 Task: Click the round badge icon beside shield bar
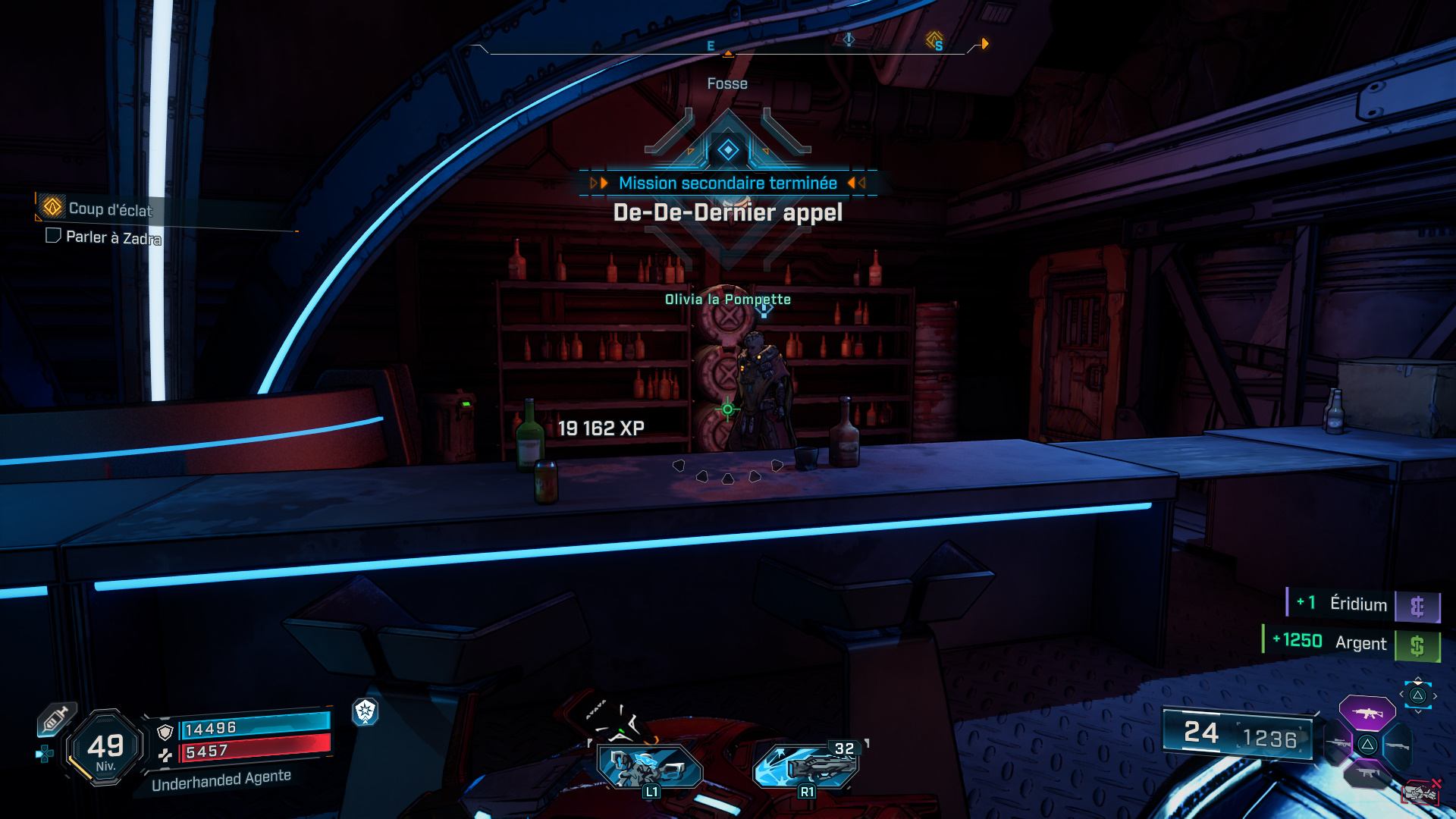[x=366, y=711]
